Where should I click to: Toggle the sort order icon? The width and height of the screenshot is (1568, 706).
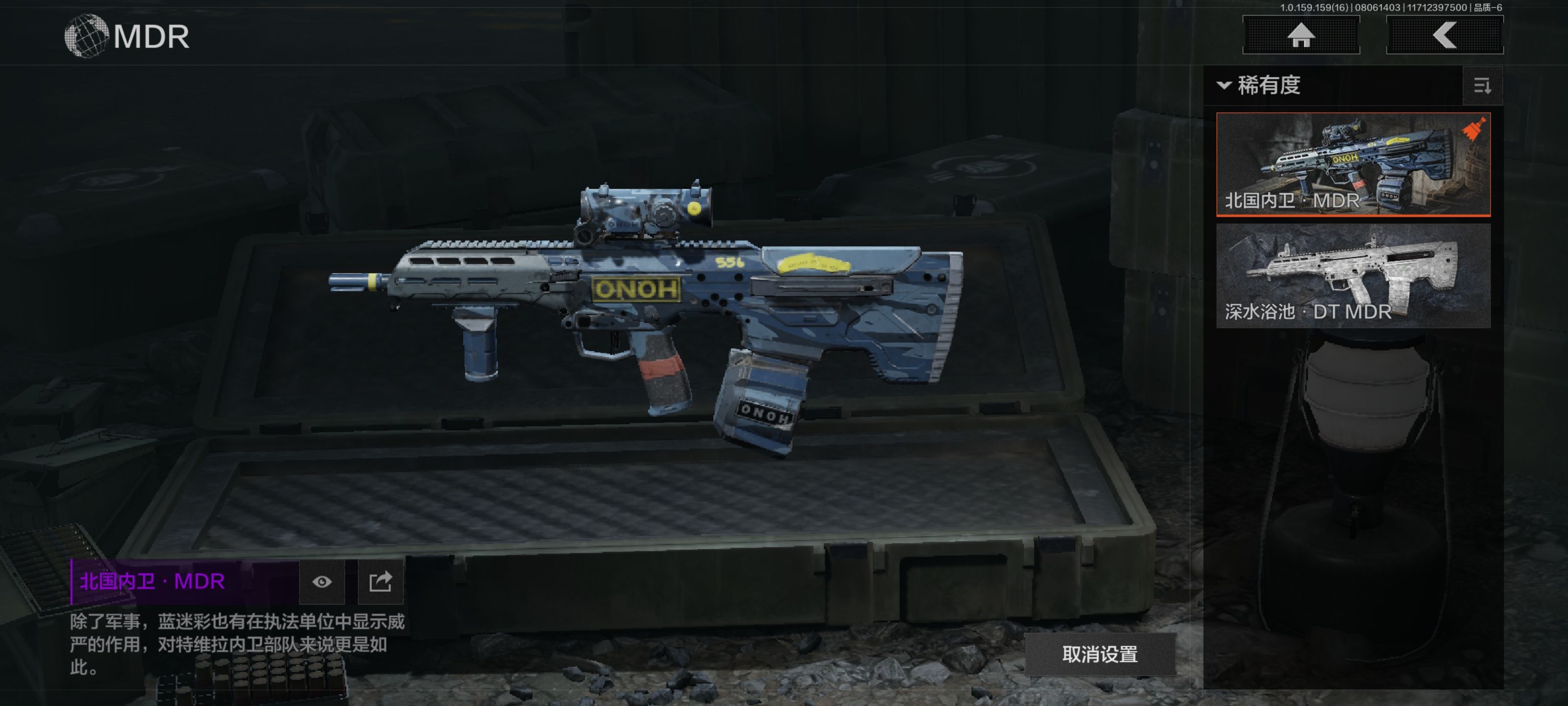tap(1482, 86)
